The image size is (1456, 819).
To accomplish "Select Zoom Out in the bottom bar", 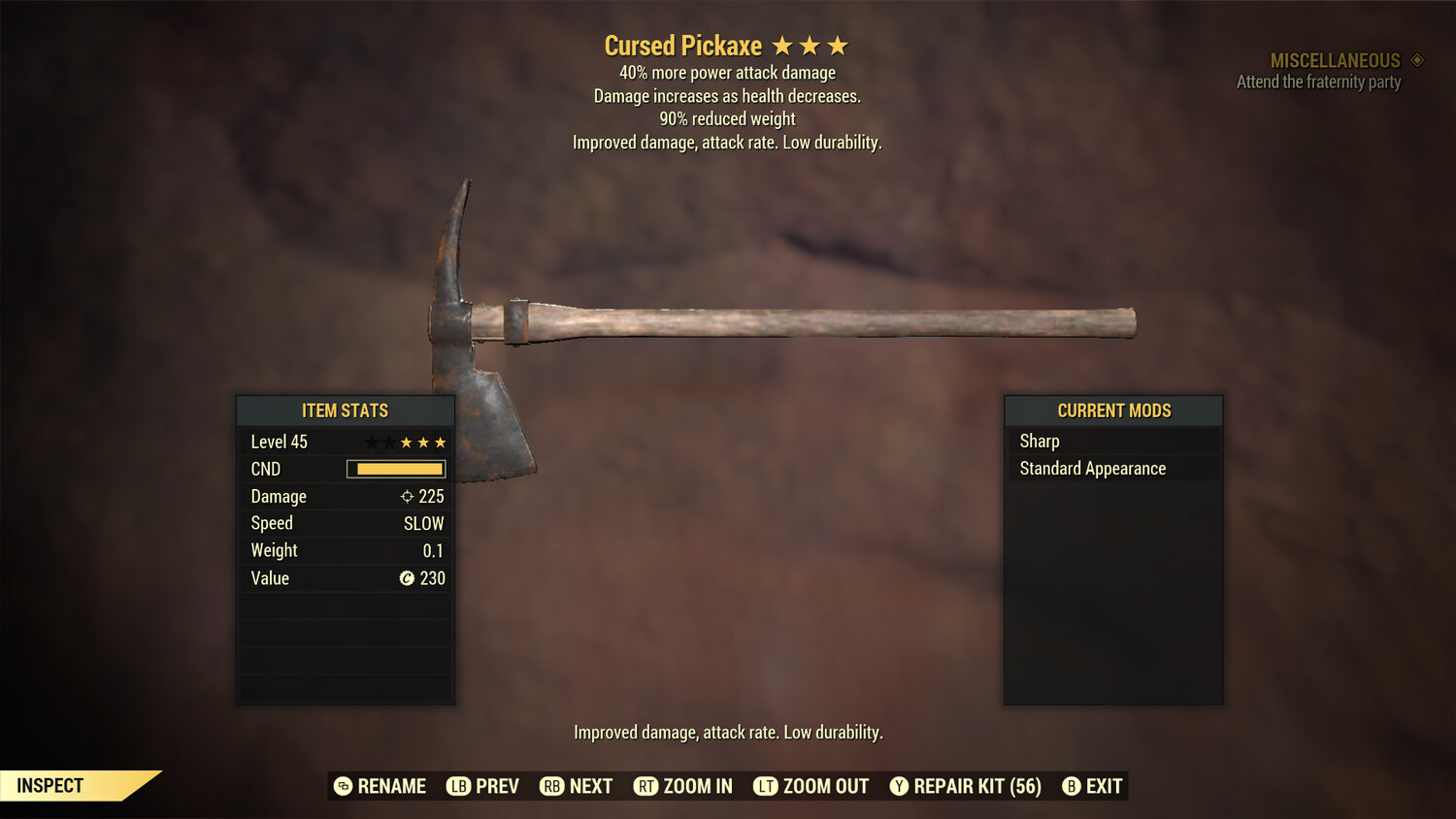I will (811, 786).
